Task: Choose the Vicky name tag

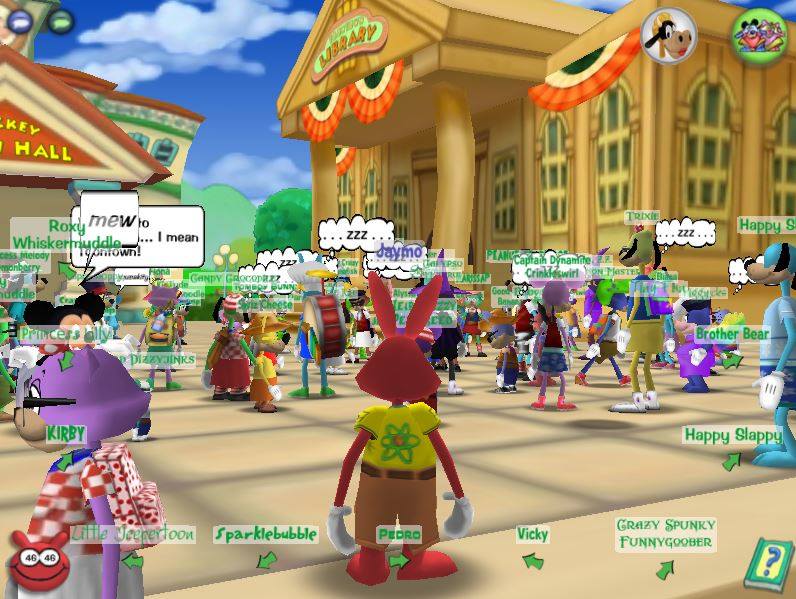Action: (x=532, y=534)
